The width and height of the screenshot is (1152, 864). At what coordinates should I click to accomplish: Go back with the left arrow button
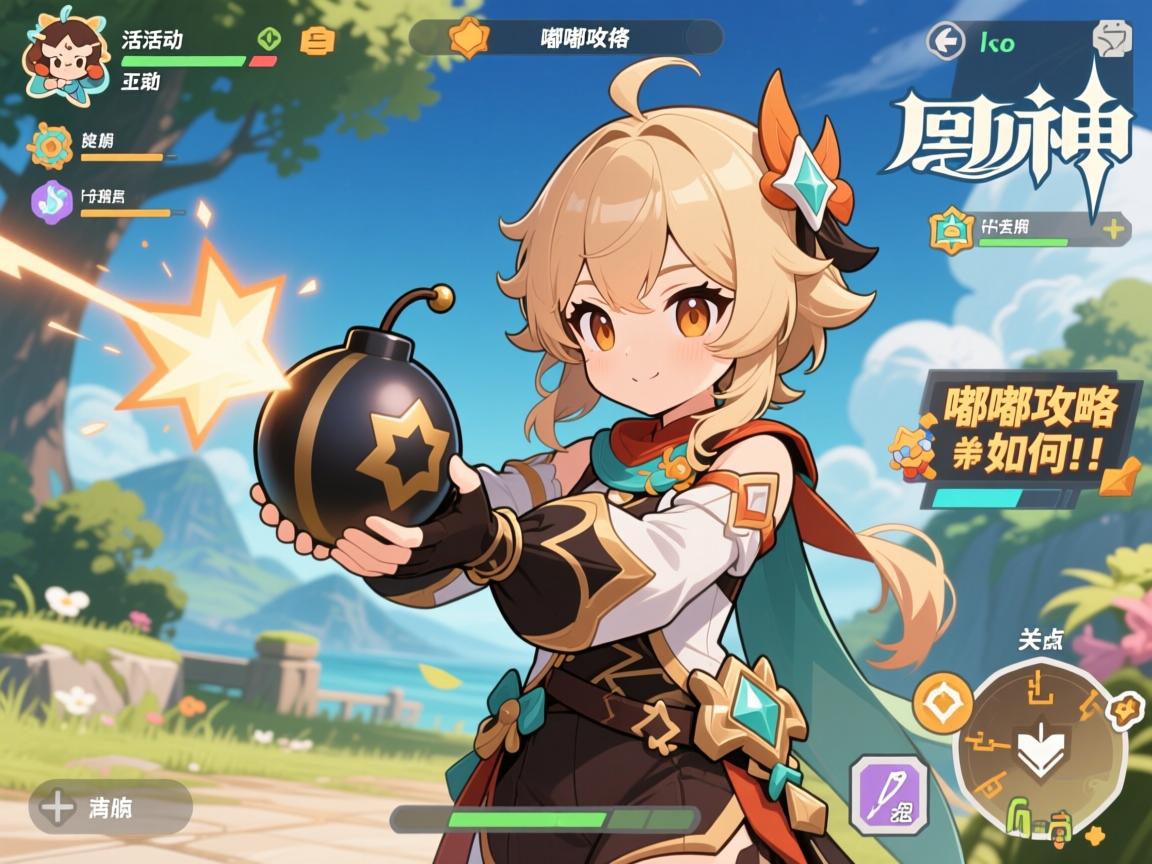pos(943,42)
